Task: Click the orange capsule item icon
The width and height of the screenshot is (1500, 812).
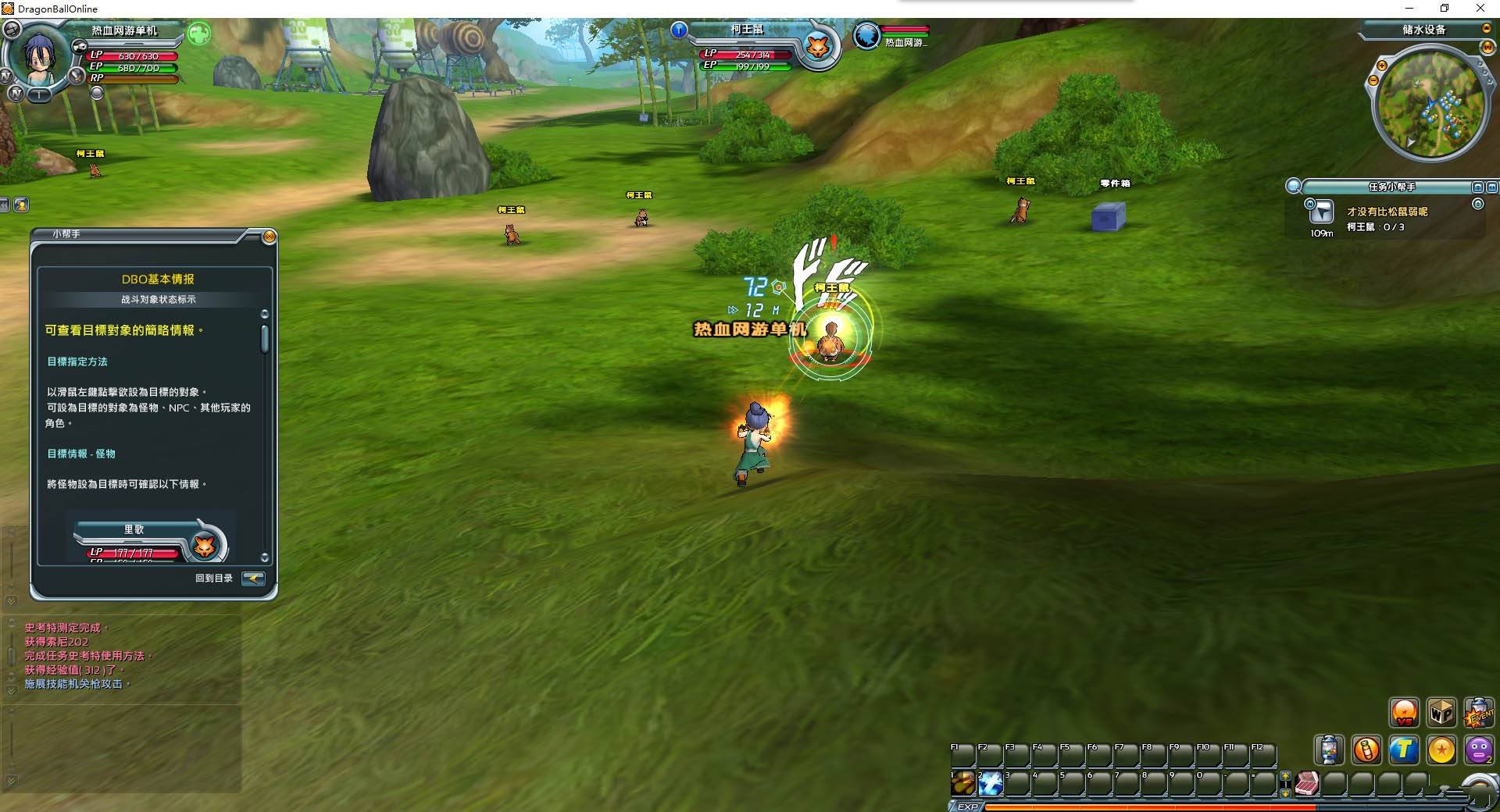Action: point(1366,750)
